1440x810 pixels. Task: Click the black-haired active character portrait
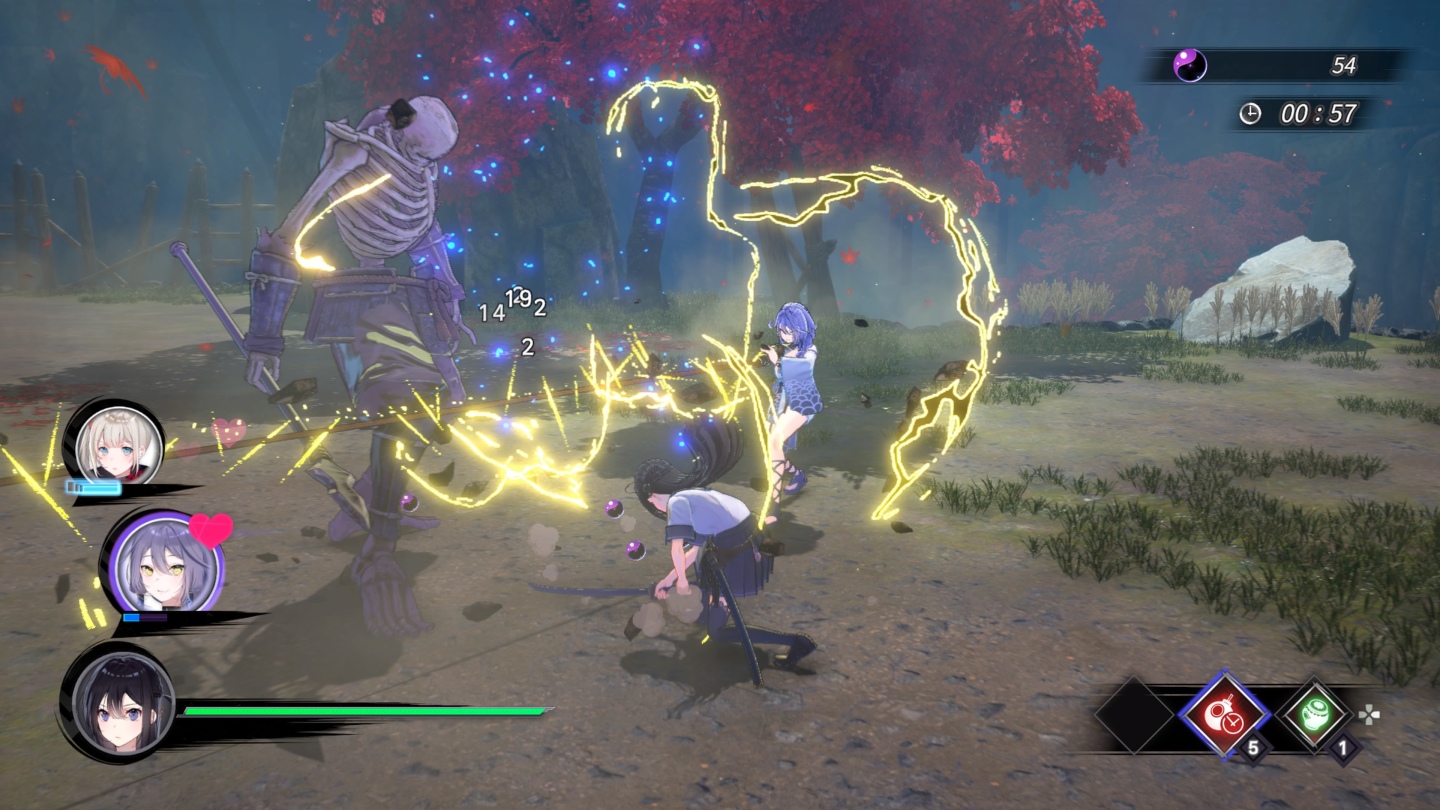[117, 704]
